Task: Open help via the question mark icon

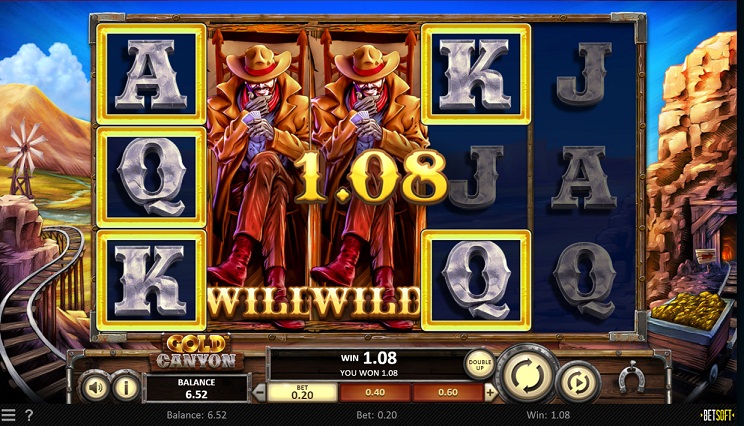Action: tap(28, 415)
